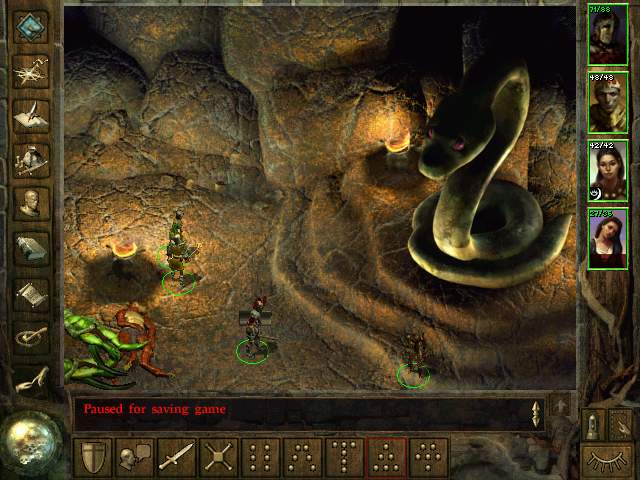Open the inventory helmet icon
The image size is (640, 480).
click(x=31, y=158)
